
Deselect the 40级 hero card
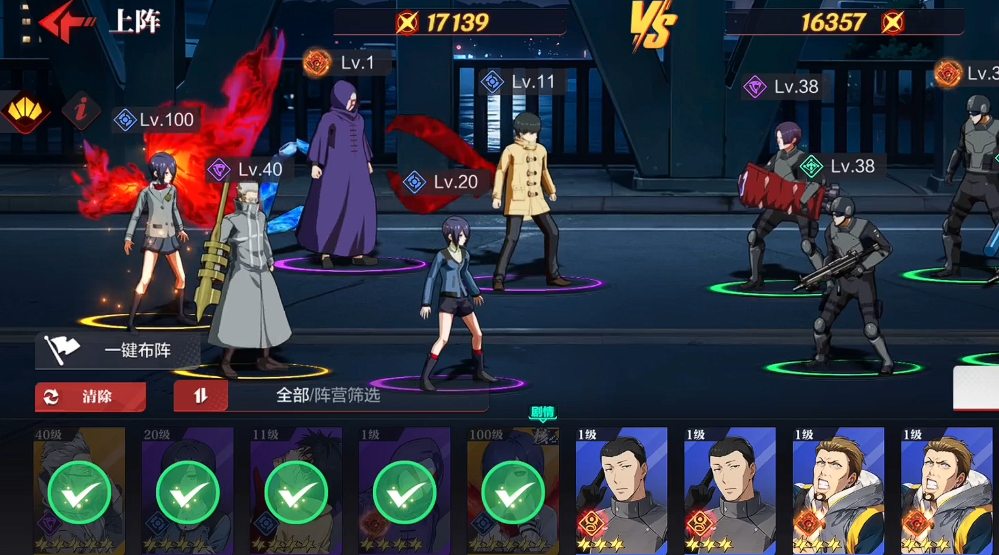click(79, 490)
